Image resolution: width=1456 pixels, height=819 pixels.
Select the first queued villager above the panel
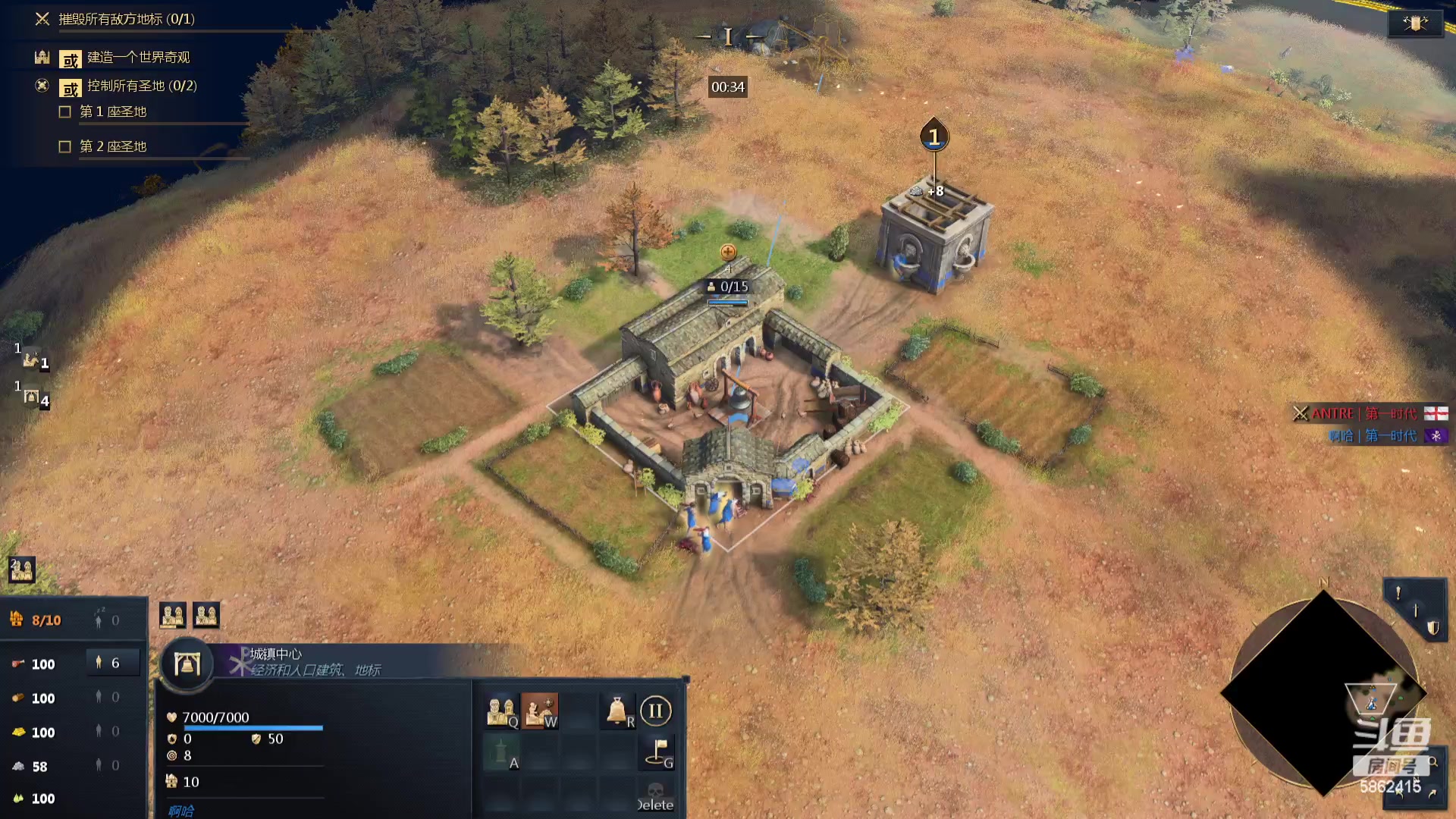pos(173,615)
